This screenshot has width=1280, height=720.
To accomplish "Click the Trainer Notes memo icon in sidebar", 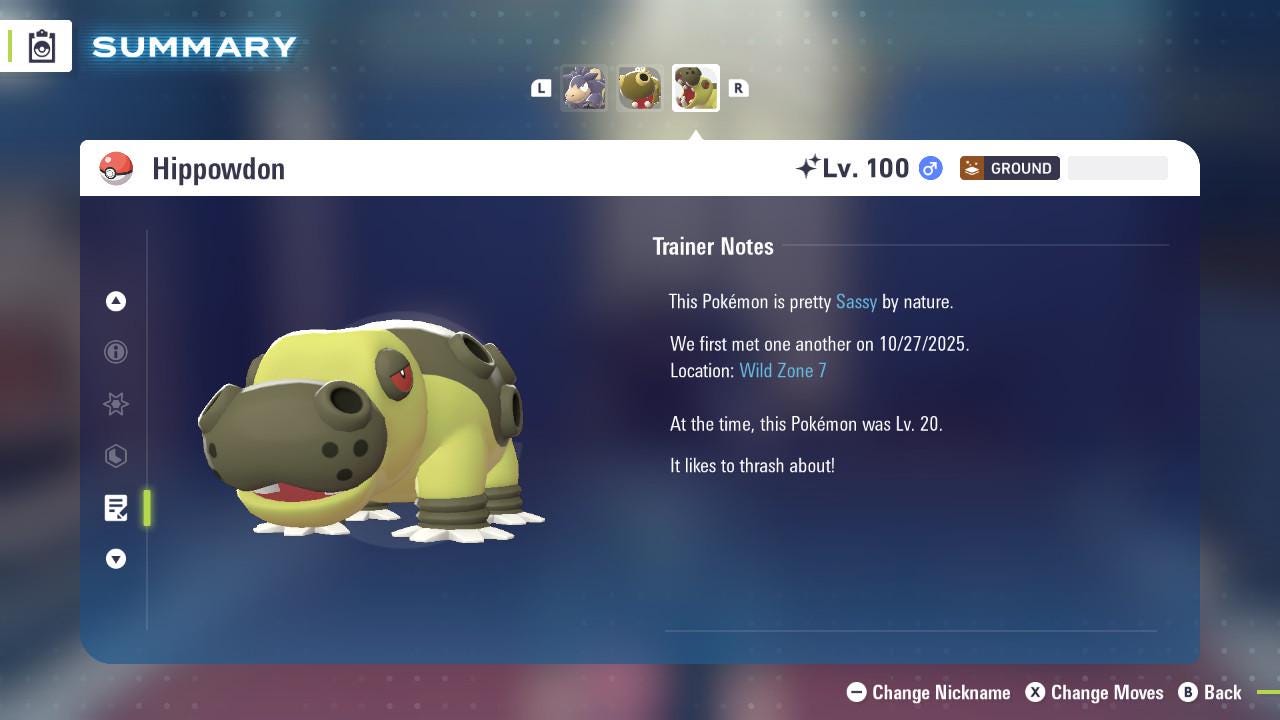I will point(116,508).
